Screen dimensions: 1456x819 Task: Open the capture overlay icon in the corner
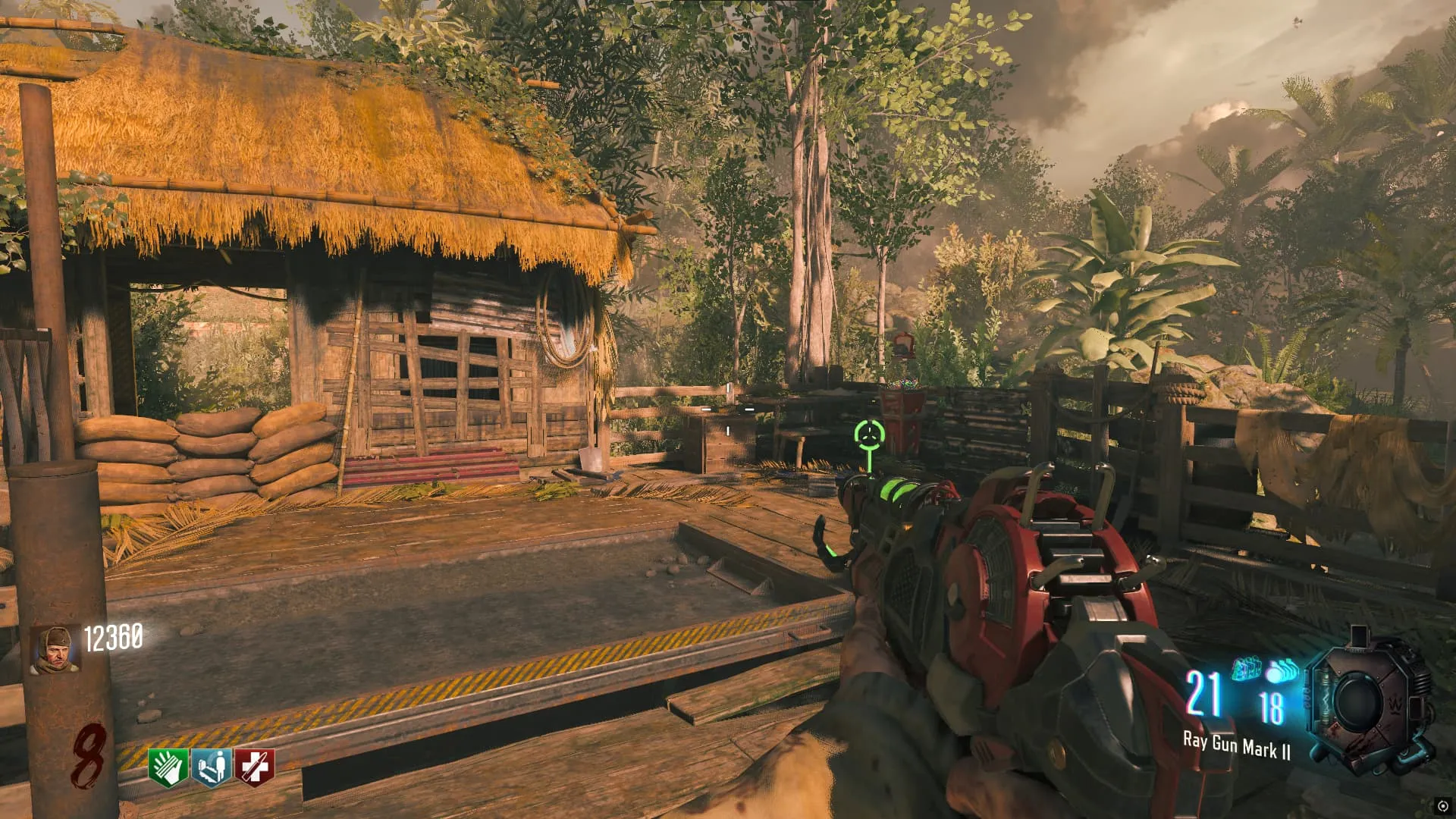tap(1442, 805)
